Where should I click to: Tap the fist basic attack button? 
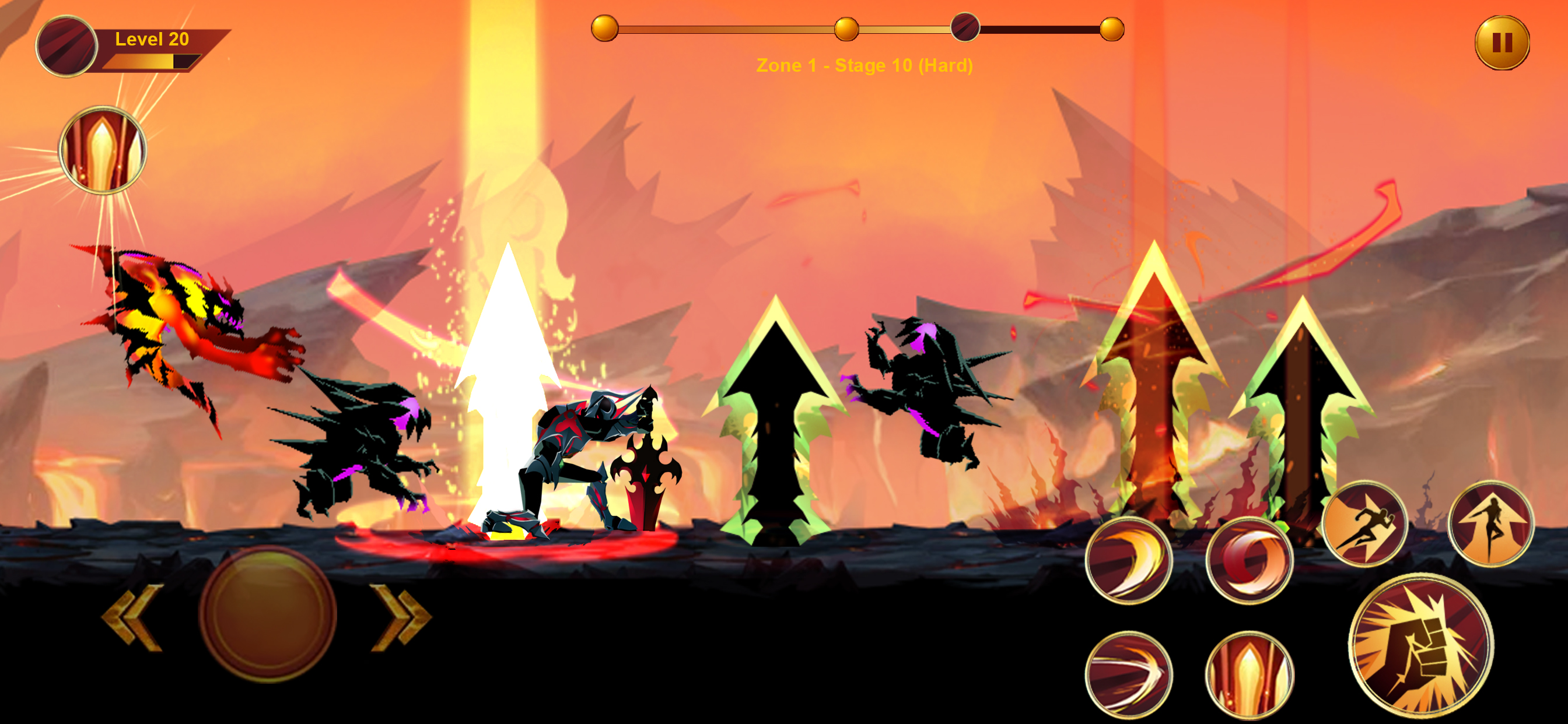click(1420, 645)
